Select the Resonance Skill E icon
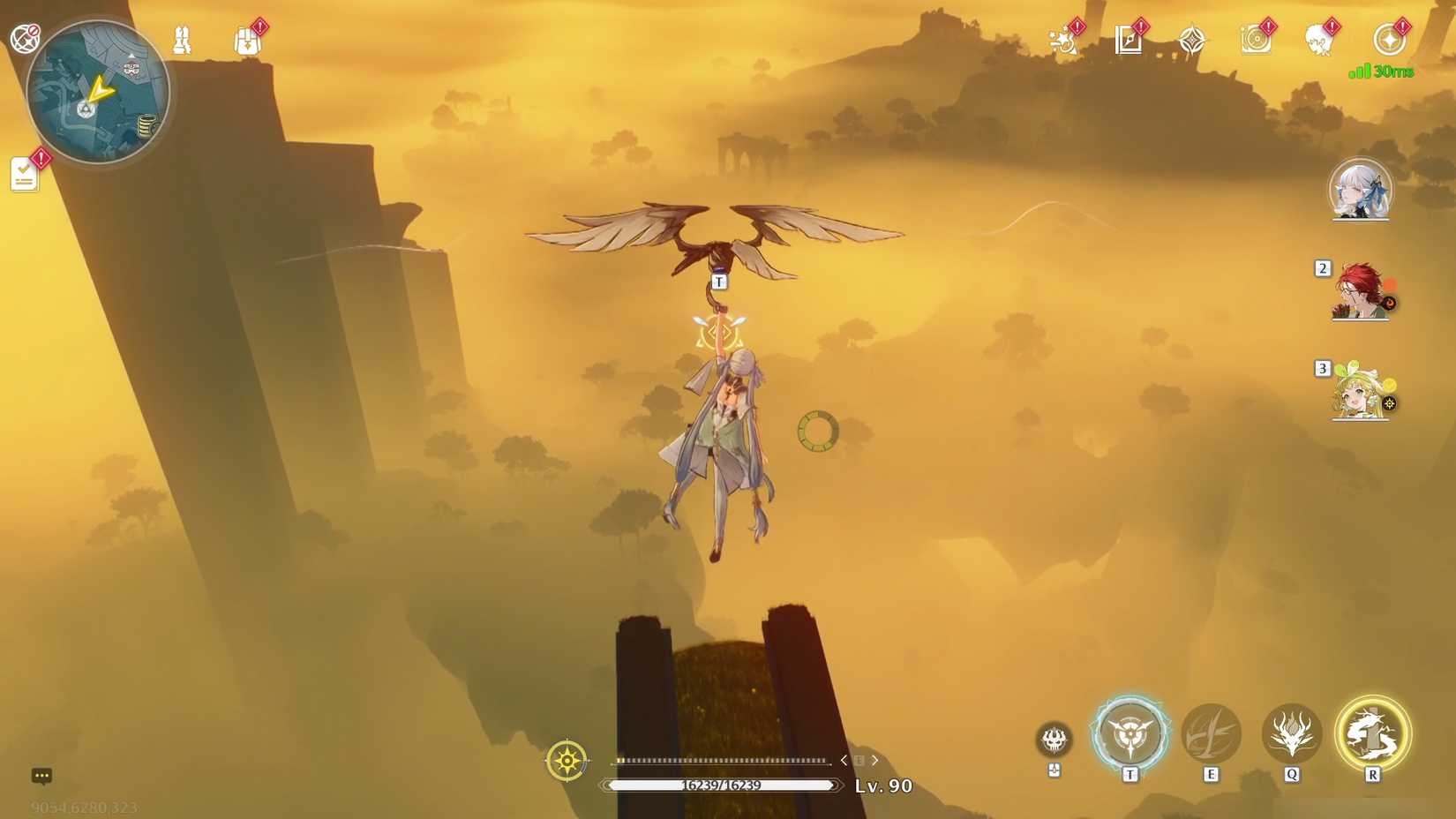Viewport: 1456px width, 819px height. (x=1212, y=733)
